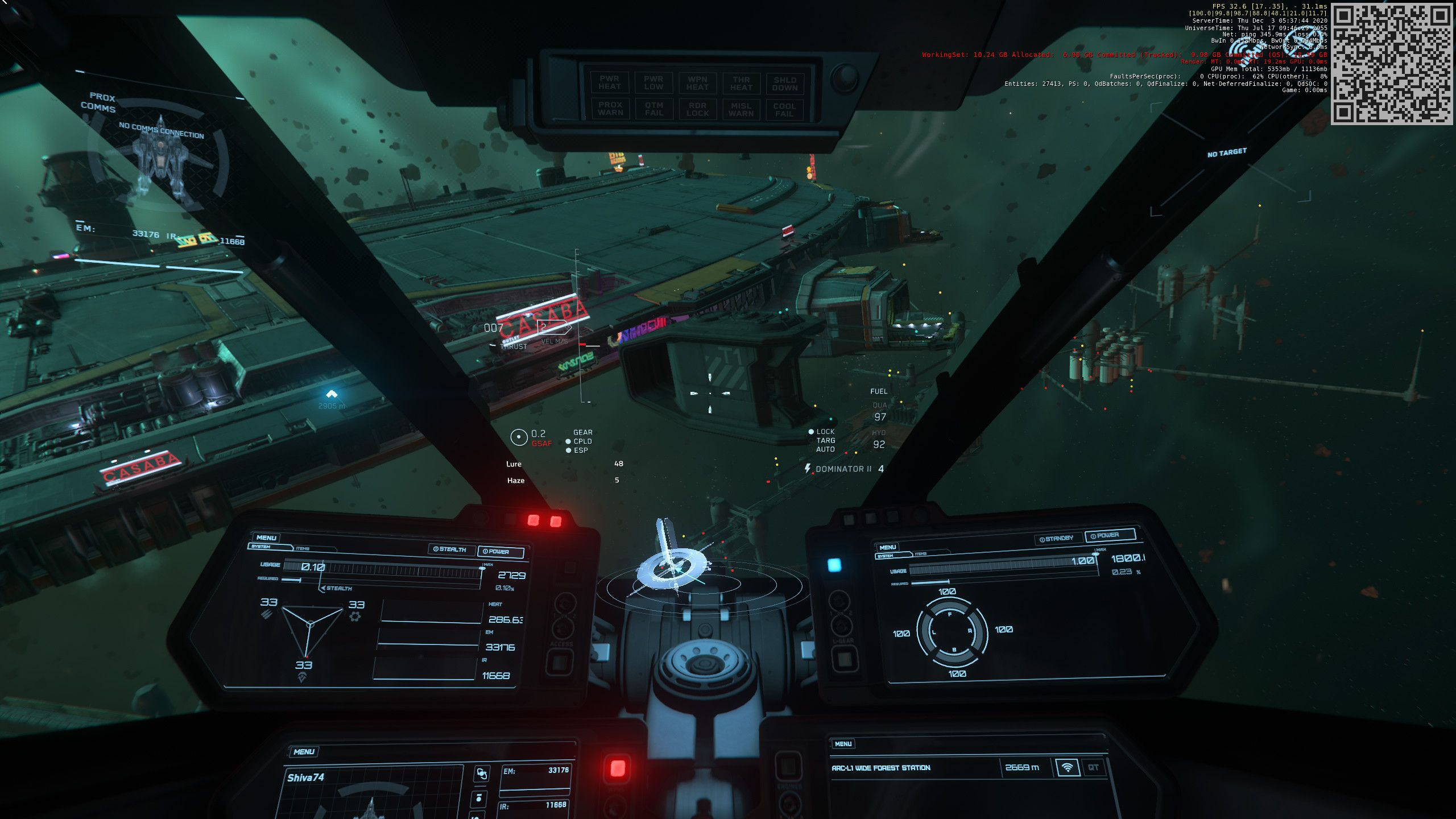
Task: Toggle the POWER button beside STANDBY
Action: coord(1109,535)
